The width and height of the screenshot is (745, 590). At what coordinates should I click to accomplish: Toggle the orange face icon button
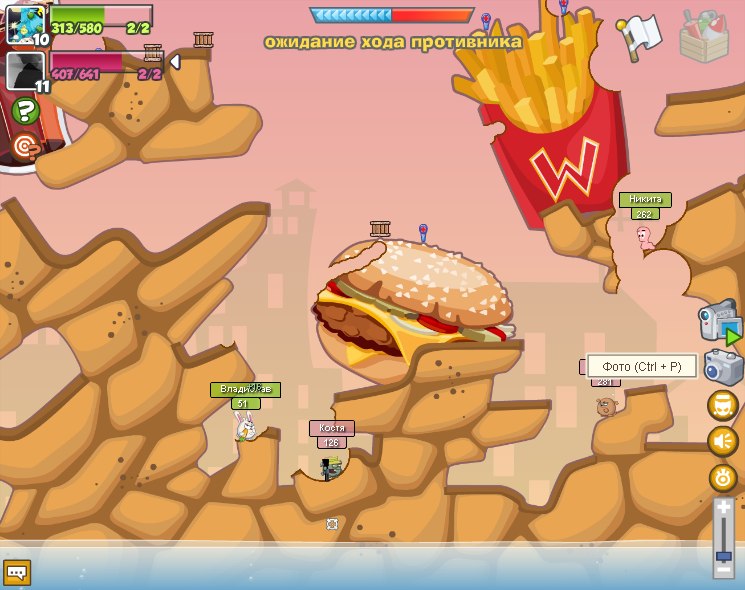coord(722,405)
